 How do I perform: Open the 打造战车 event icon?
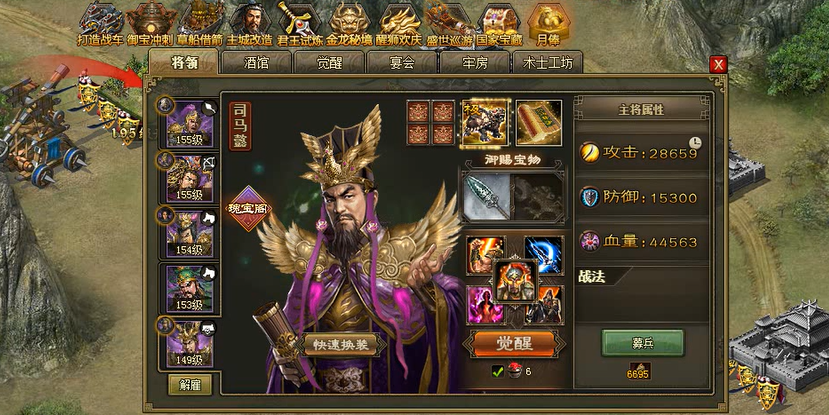101,22
